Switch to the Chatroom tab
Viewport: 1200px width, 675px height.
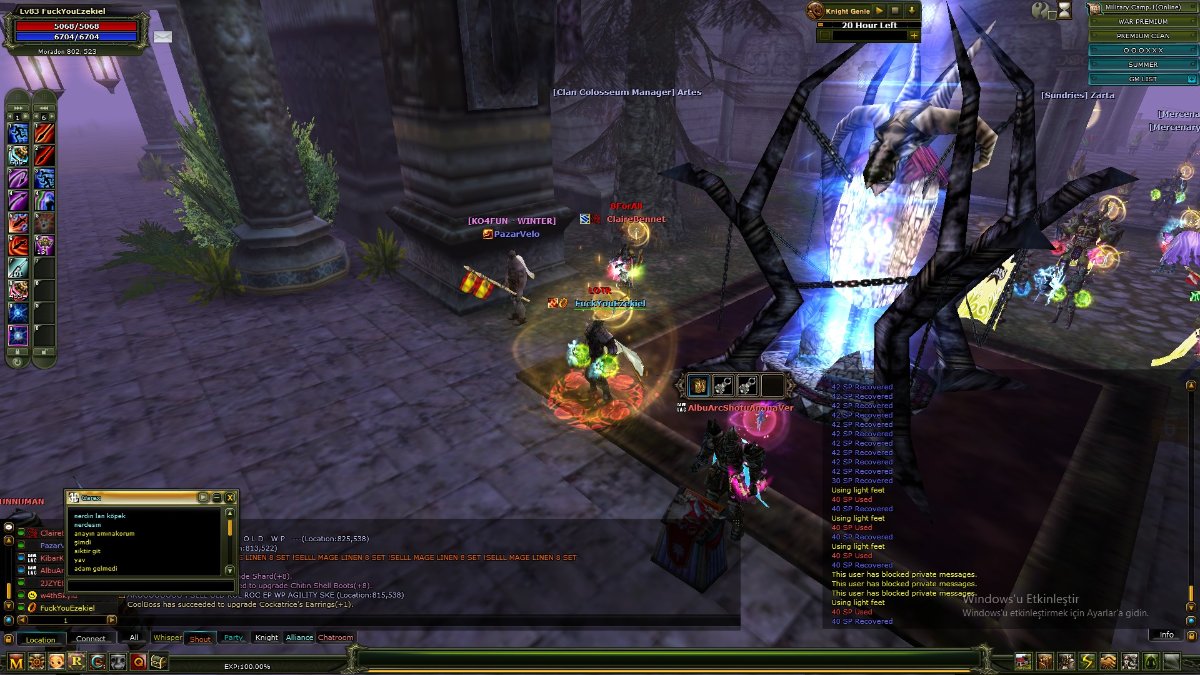coord(336,637)
